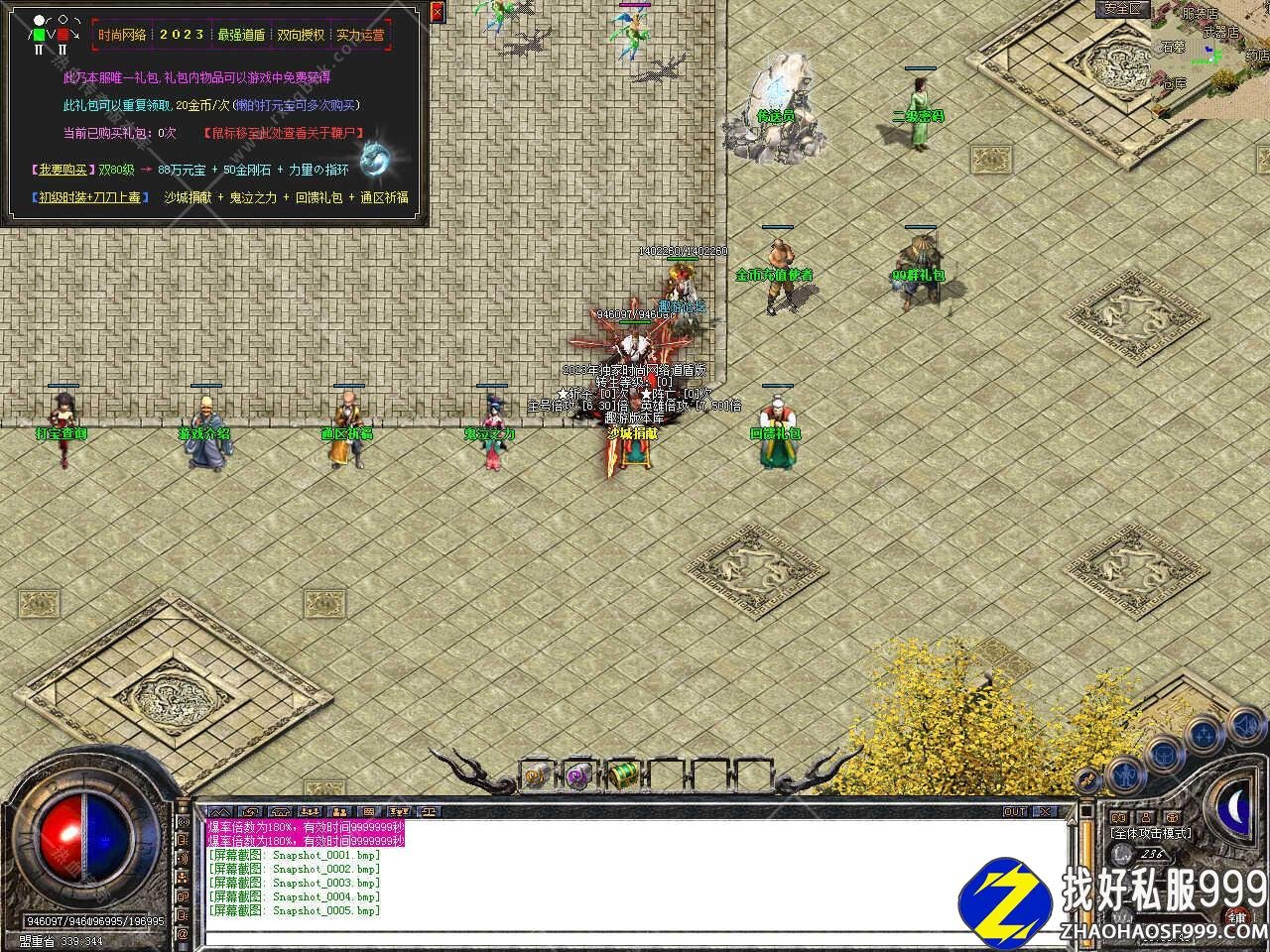
Task: Open the skills round button
Action: (1203, 736)
